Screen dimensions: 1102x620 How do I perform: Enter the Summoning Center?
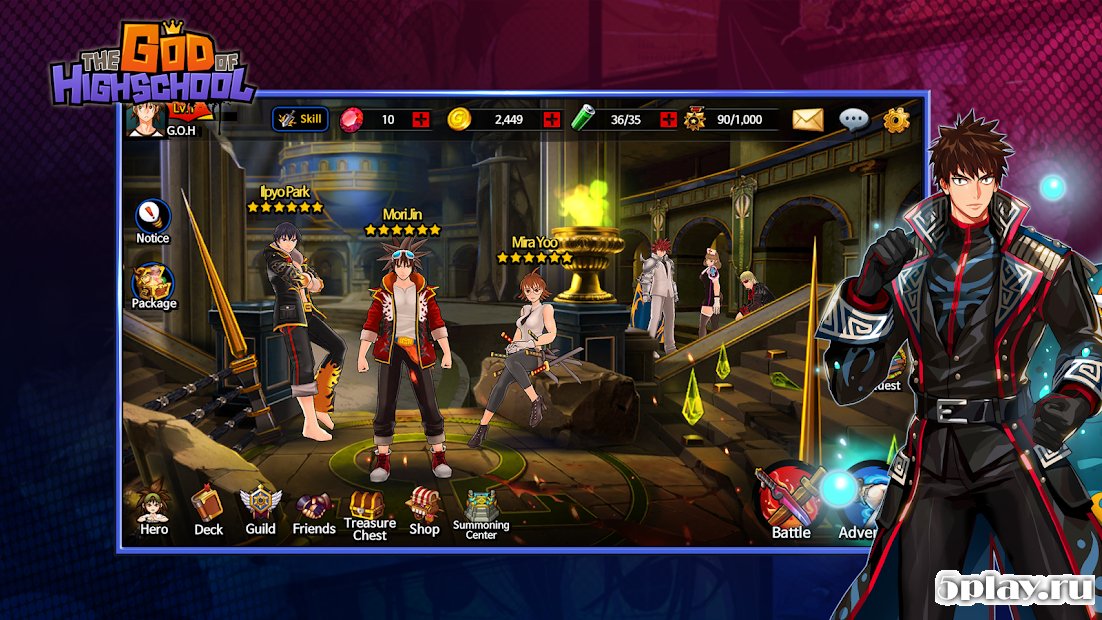click(481, 512)
